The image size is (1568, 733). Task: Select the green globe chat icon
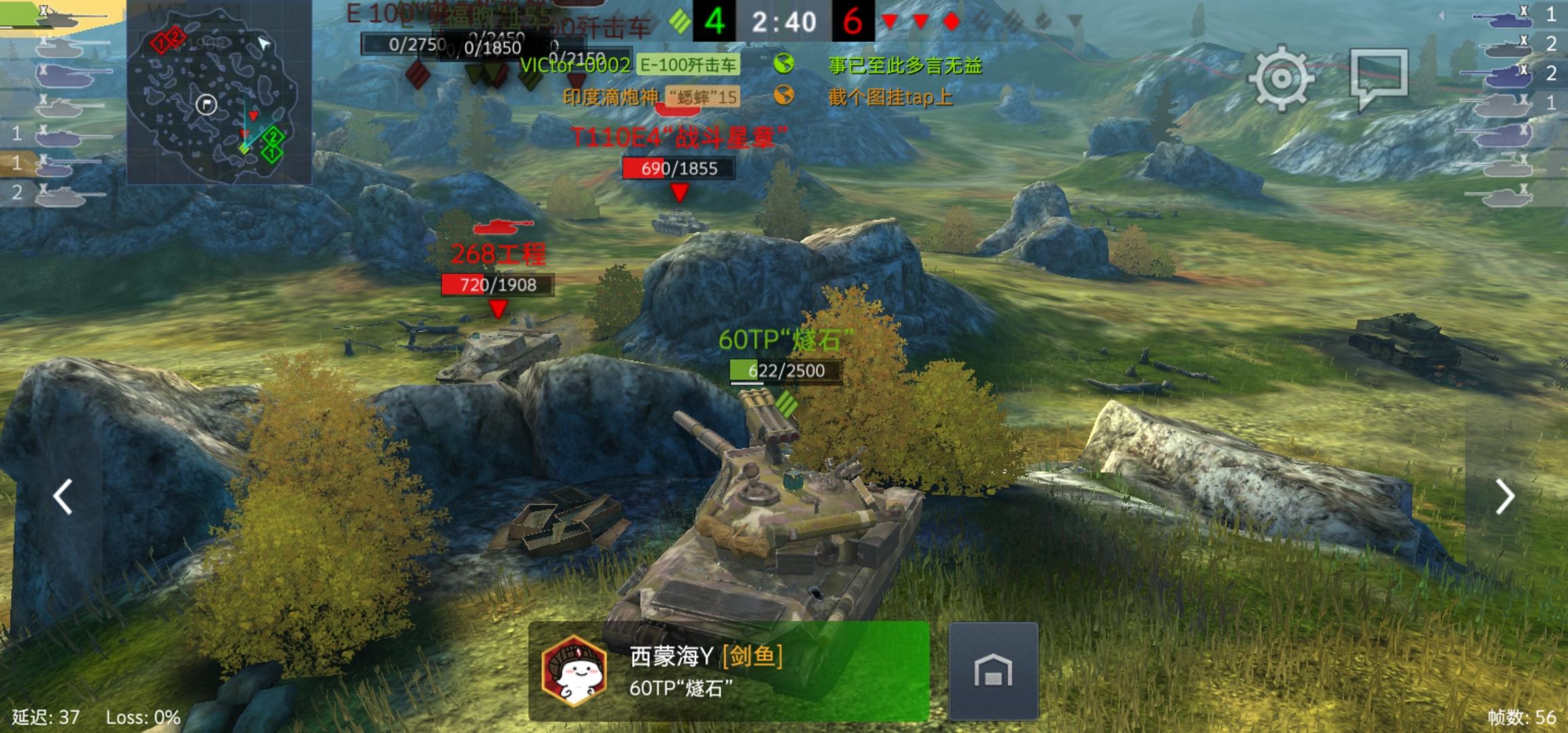click(x=784, y=67)
